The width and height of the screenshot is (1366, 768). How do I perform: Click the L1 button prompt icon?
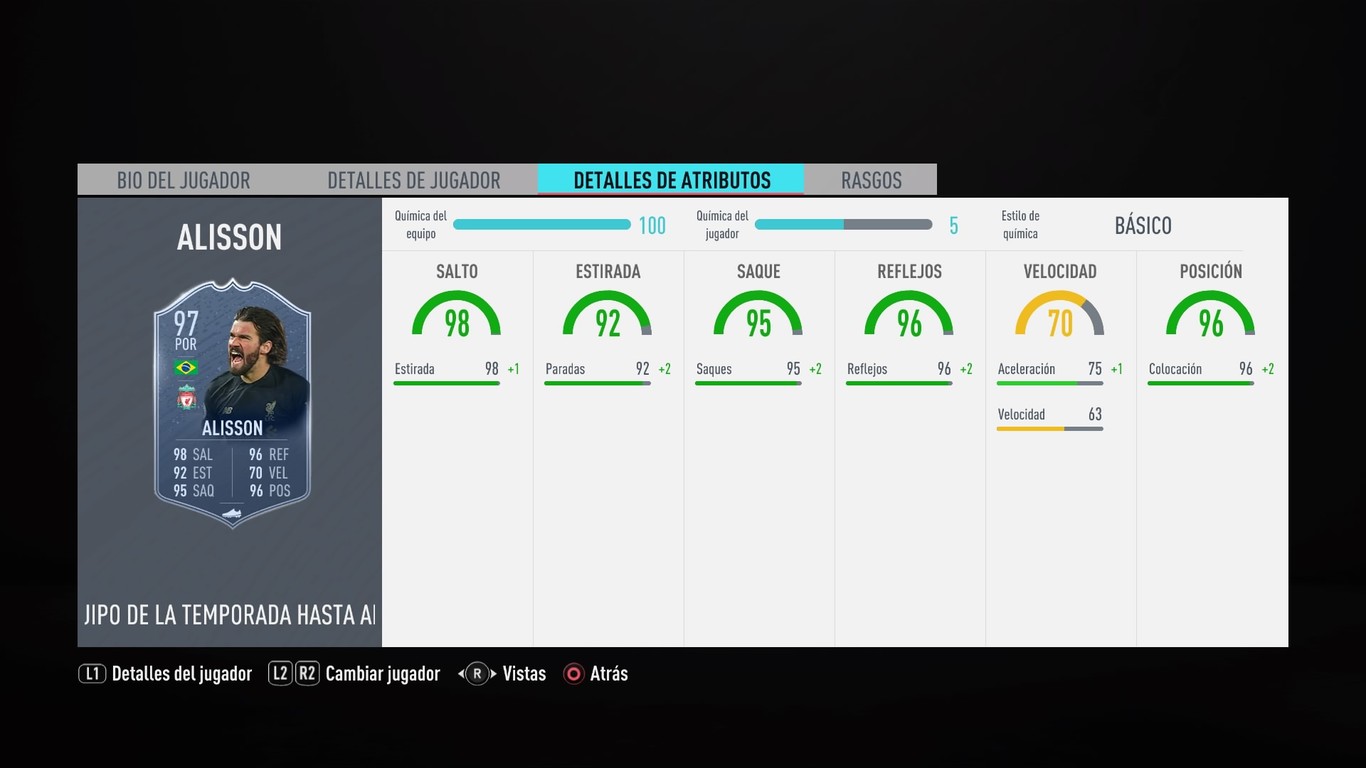pyautogui.click(x=91, y=673)
